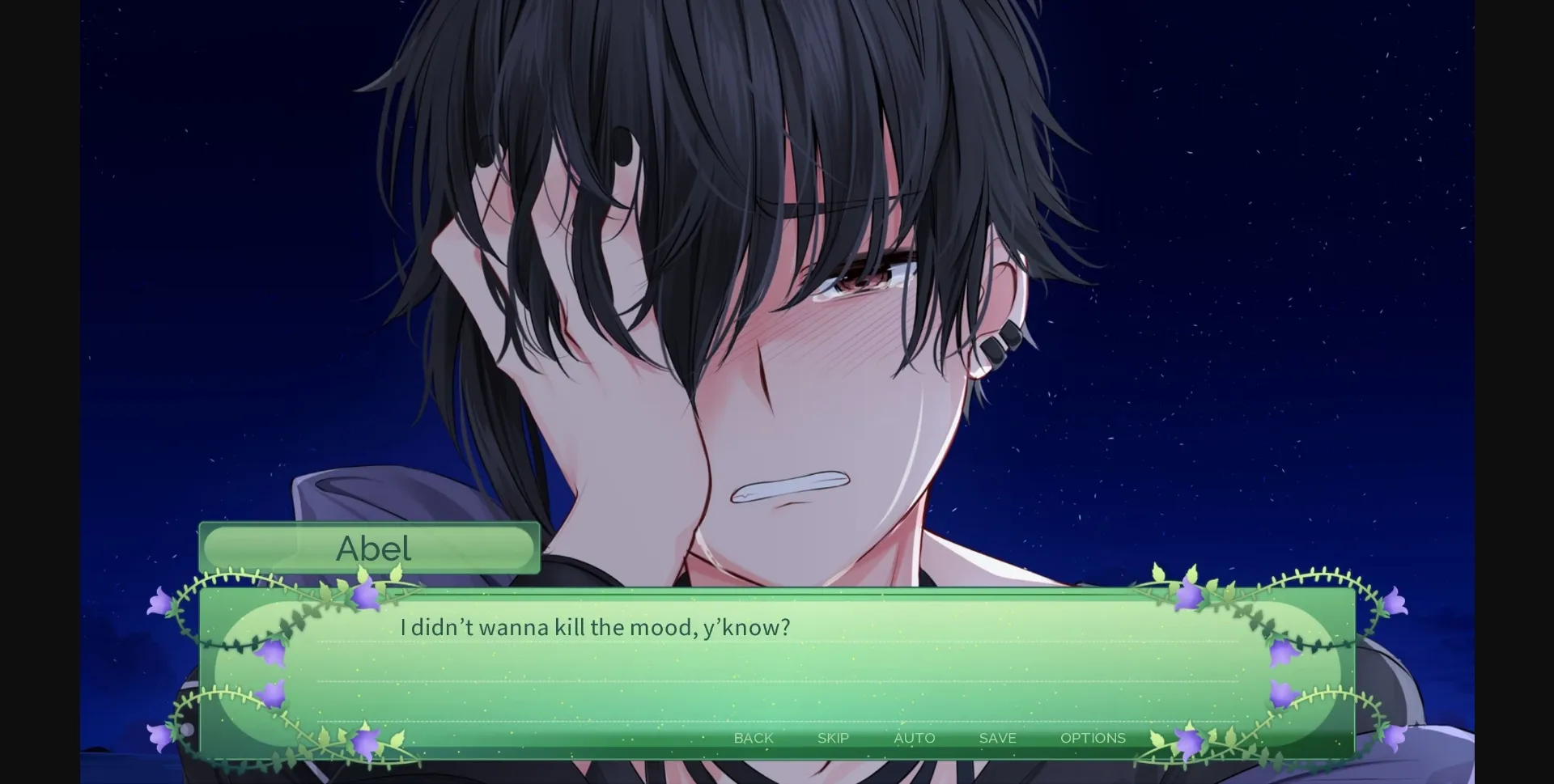Activate SKIP to fast-forward the scene
The width and height of the screenshot is (1554, 784).
[x=832, y=737]
